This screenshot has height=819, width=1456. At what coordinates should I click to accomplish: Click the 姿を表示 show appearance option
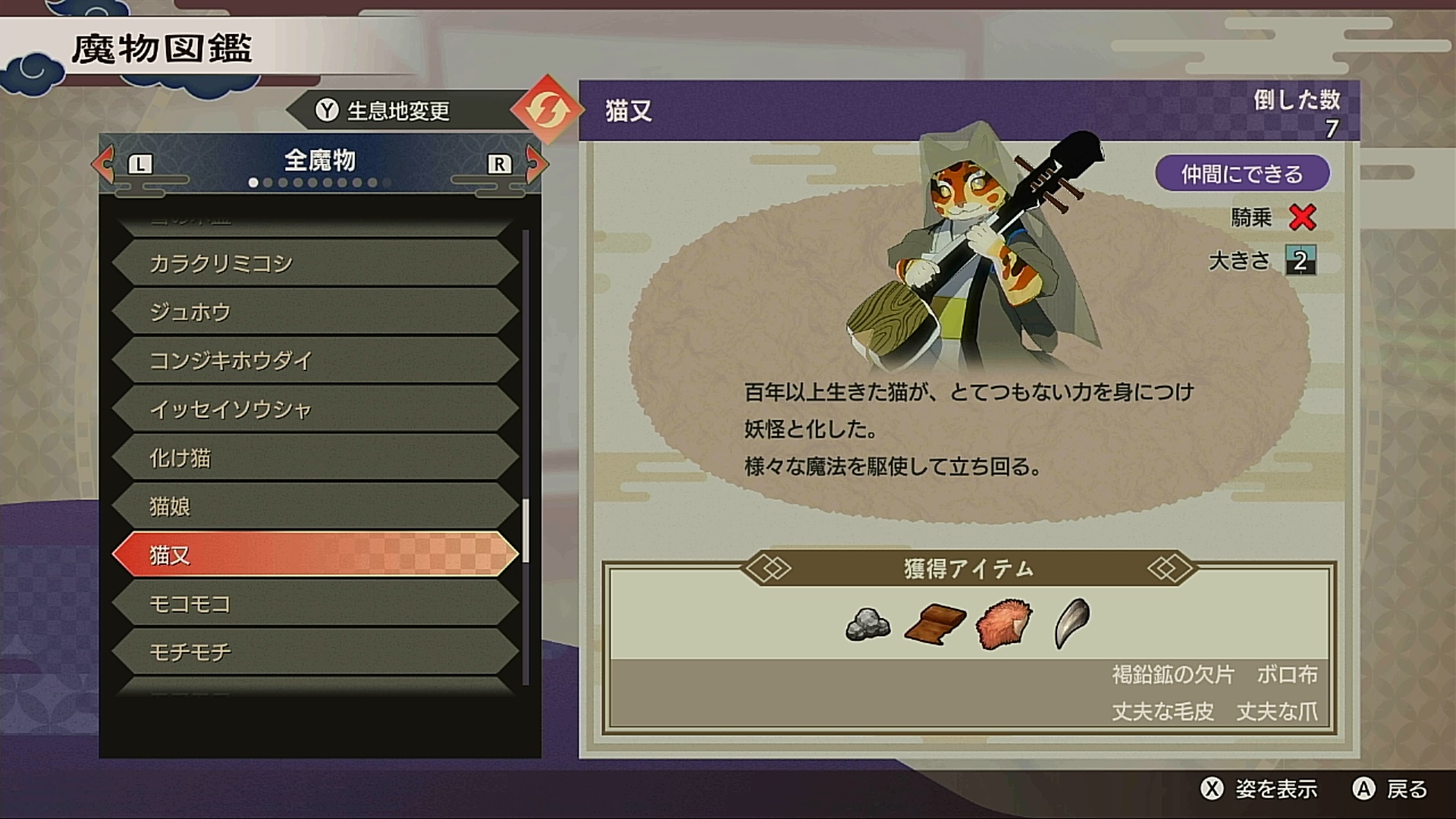(1260, 789)
